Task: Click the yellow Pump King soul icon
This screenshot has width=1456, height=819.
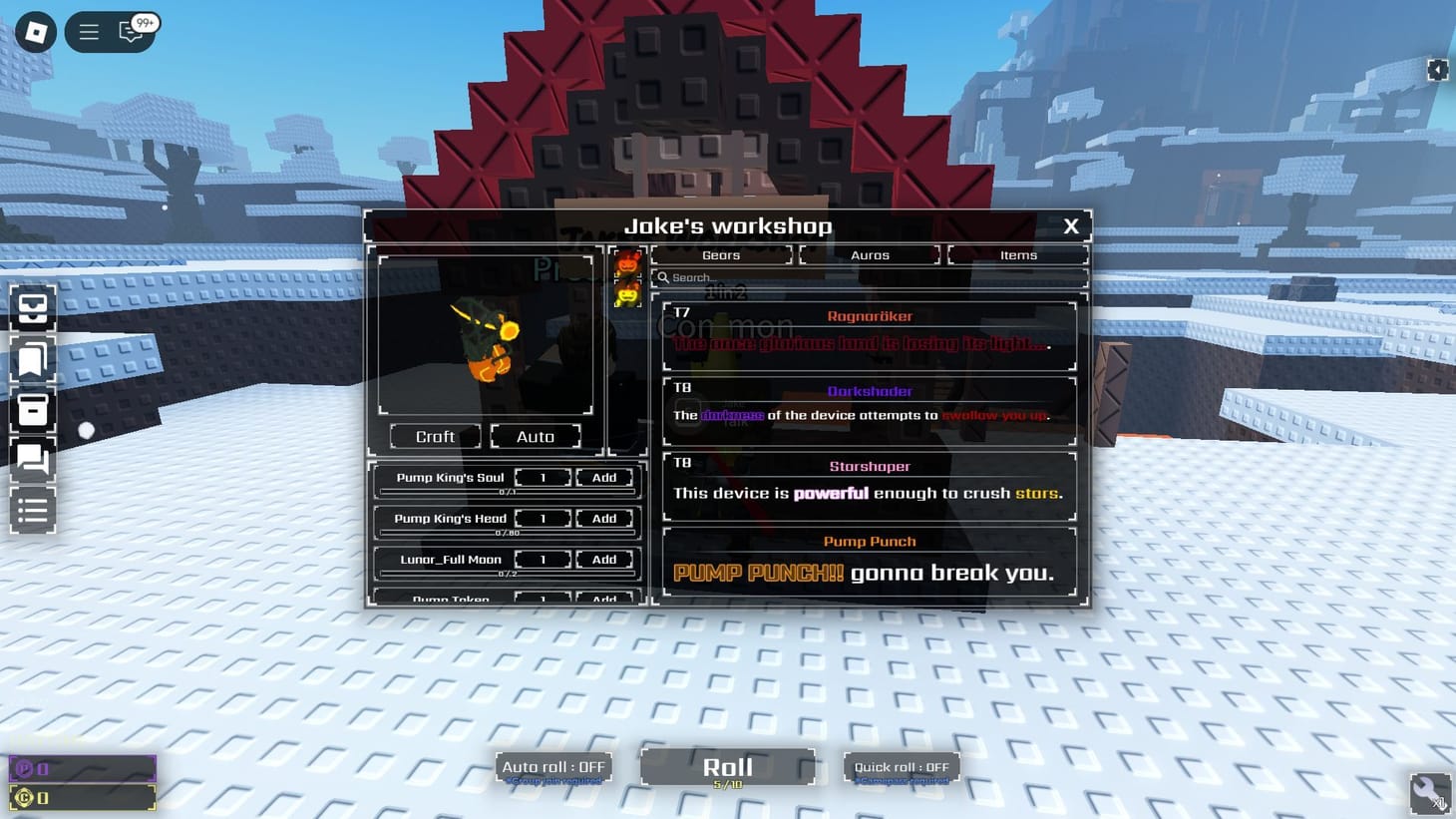Action: pos(626,294)
